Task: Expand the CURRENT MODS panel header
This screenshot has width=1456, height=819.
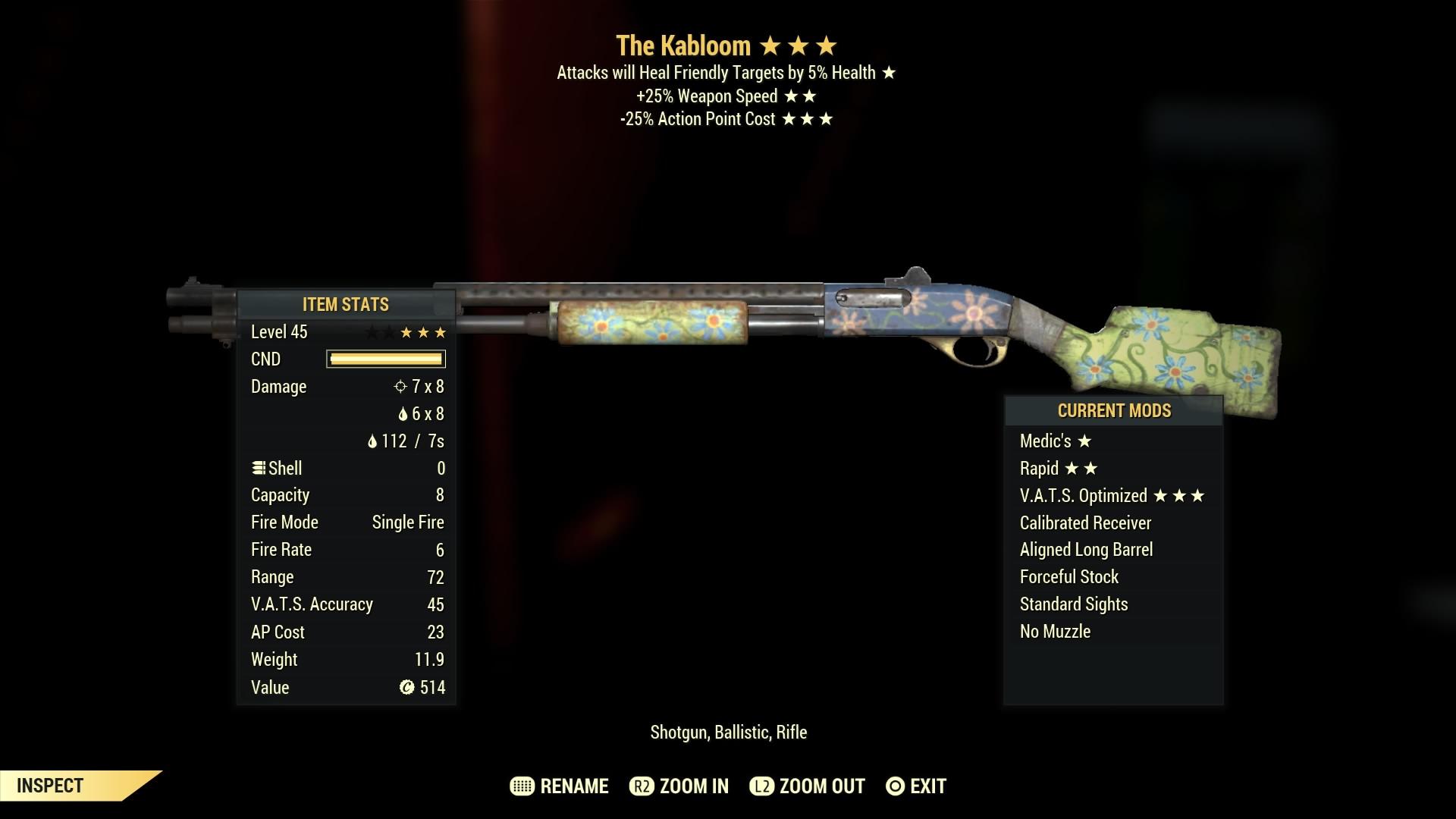Action: click(x=1114, y=410)
